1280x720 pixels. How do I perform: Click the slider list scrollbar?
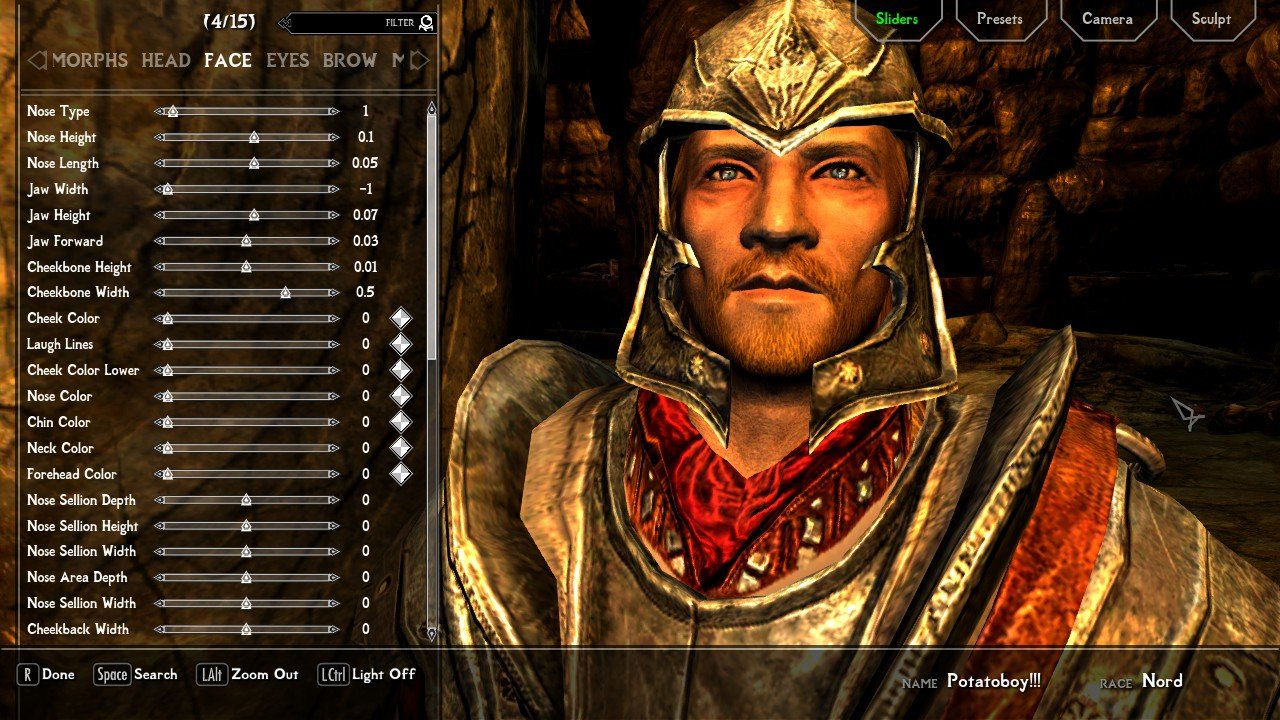tap(432, 230)
